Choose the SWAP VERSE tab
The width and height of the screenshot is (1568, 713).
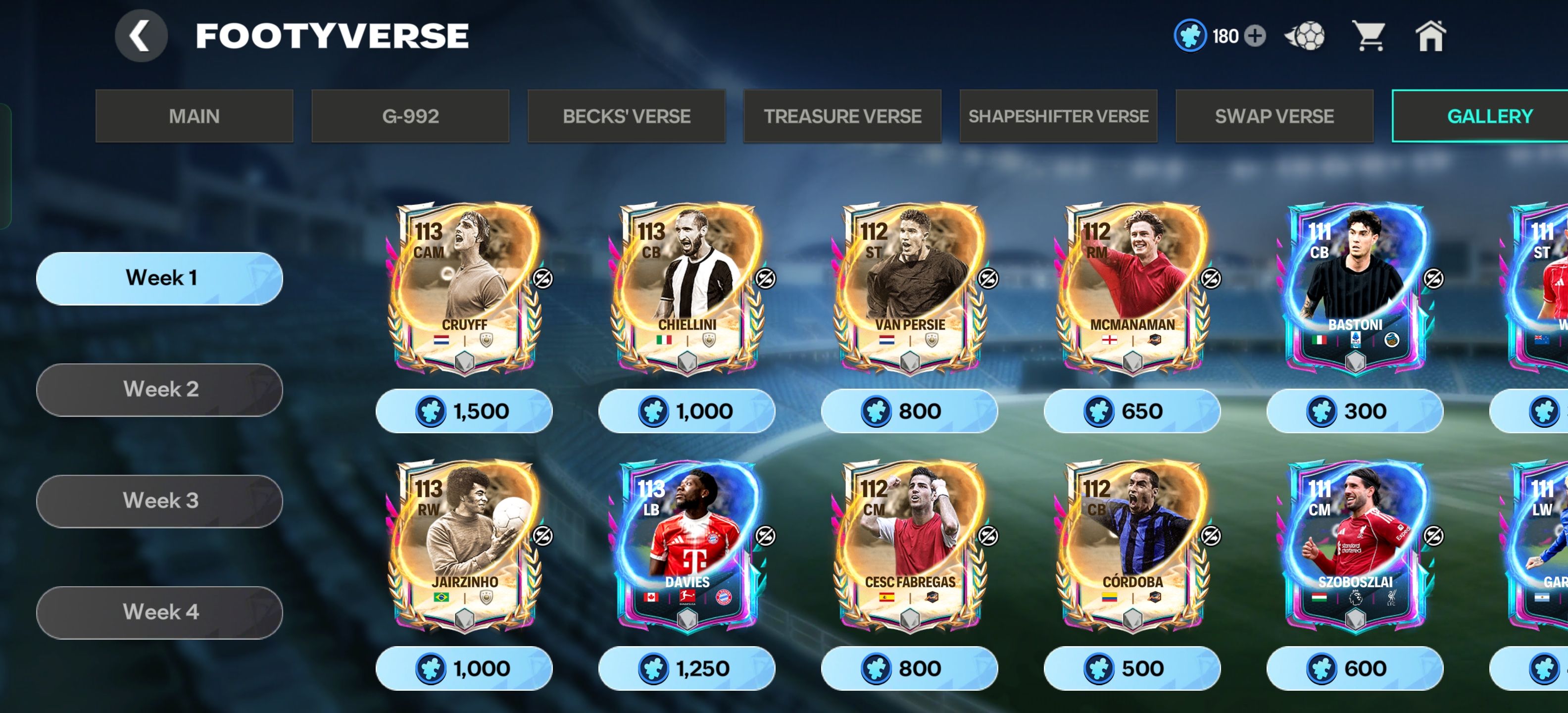(x=1274, y=116)
